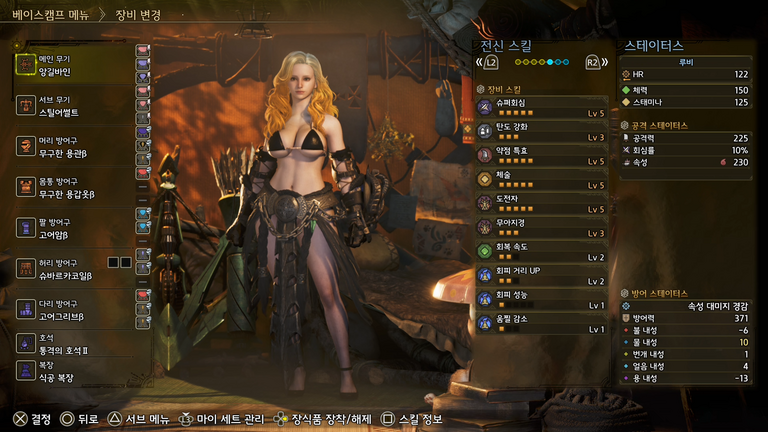Open the 허리 방어구 waist armor slot
This screenshot has width=768, height=432.
pyautogui.click(x=70, y=269)
